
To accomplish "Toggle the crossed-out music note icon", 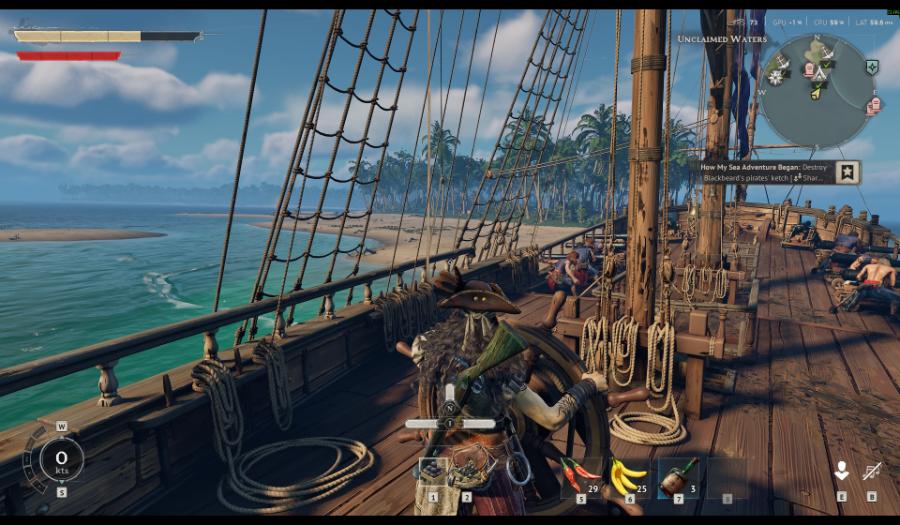I will coord(871,471).
